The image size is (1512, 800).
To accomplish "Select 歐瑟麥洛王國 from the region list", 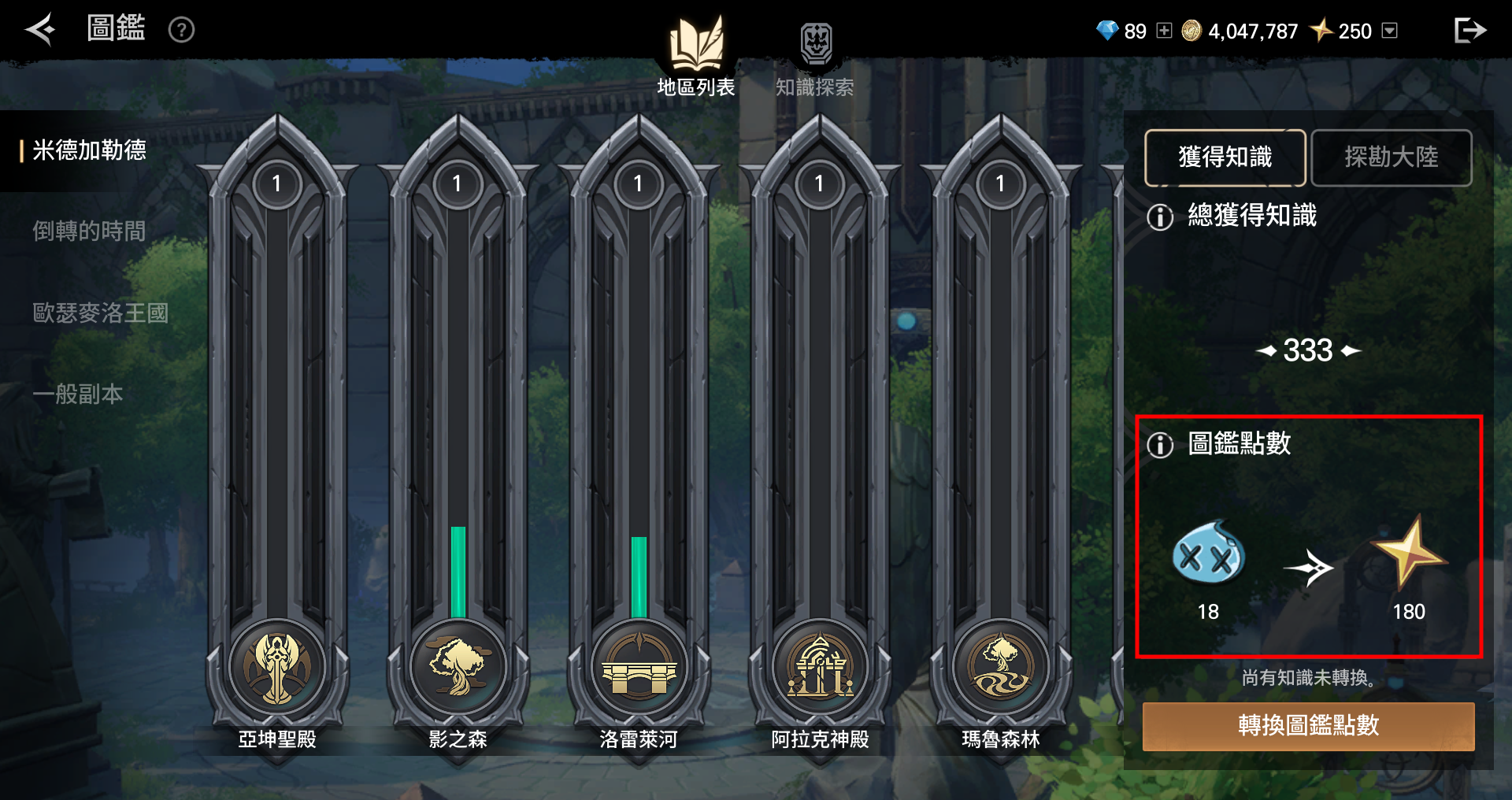I will (x=100, y=313).
